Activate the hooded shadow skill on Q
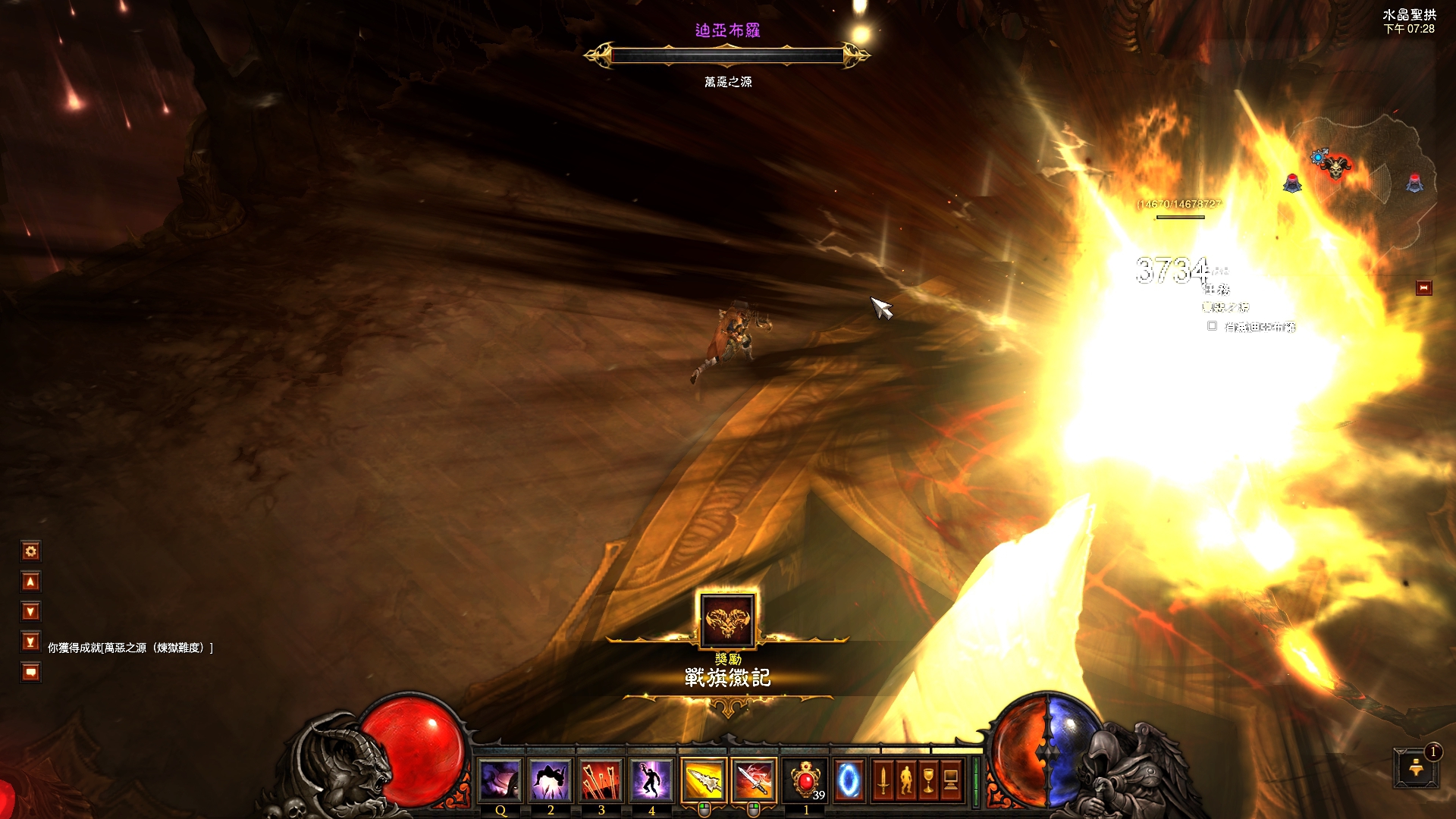1456x819 pixels. (500, 780)
